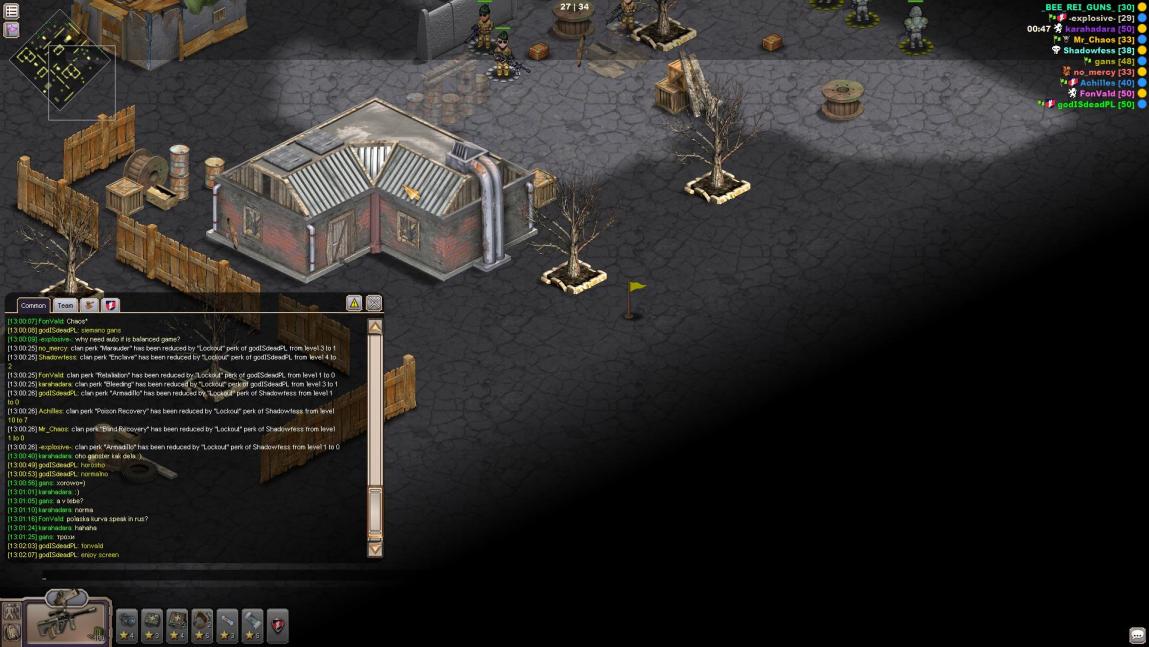Switch to the Team chat tab

(65, 305)
